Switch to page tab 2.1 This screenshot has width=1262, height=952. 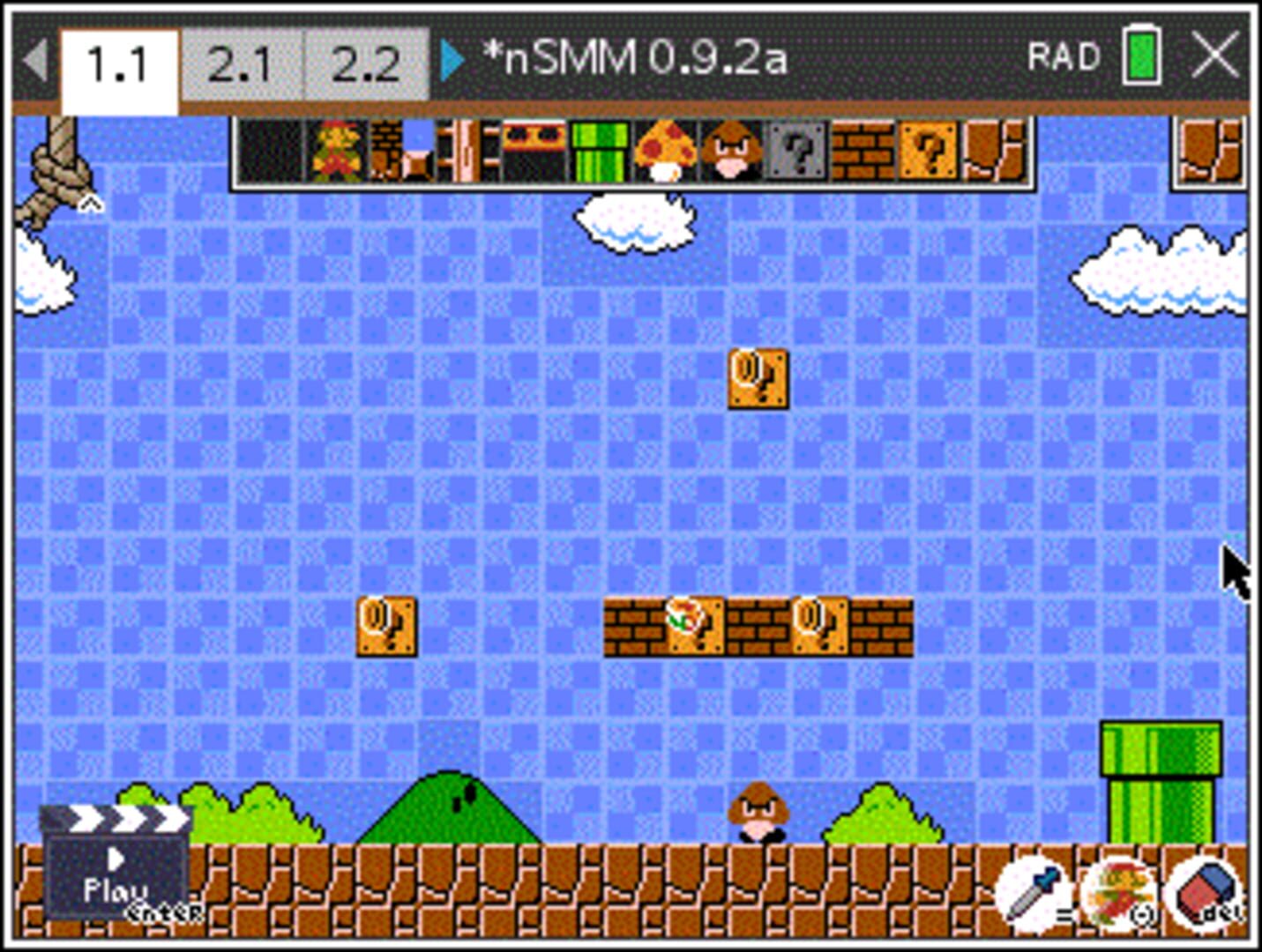(x=242, y=60)
